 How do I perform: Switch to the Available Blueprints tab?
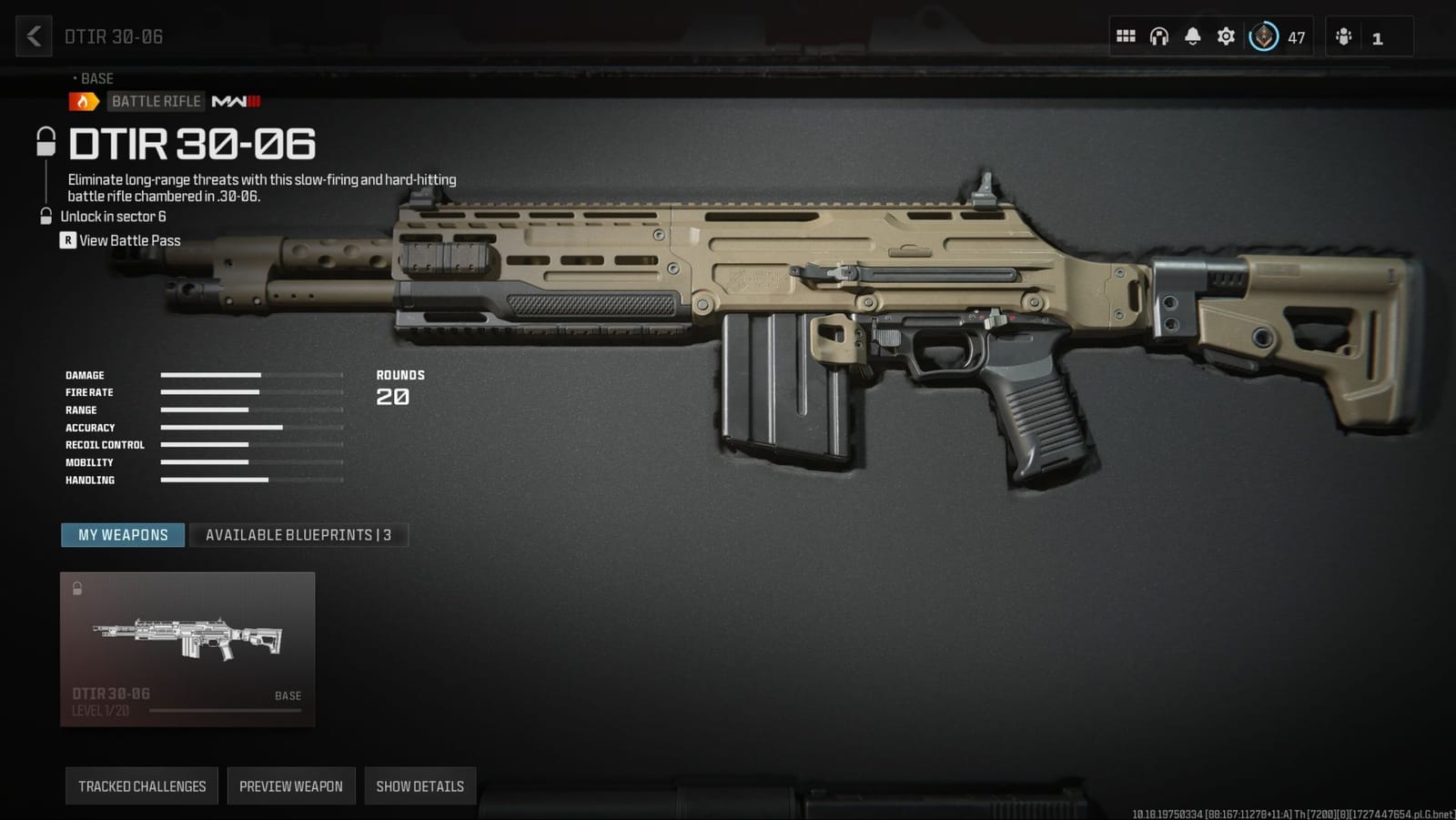[298, 535]
